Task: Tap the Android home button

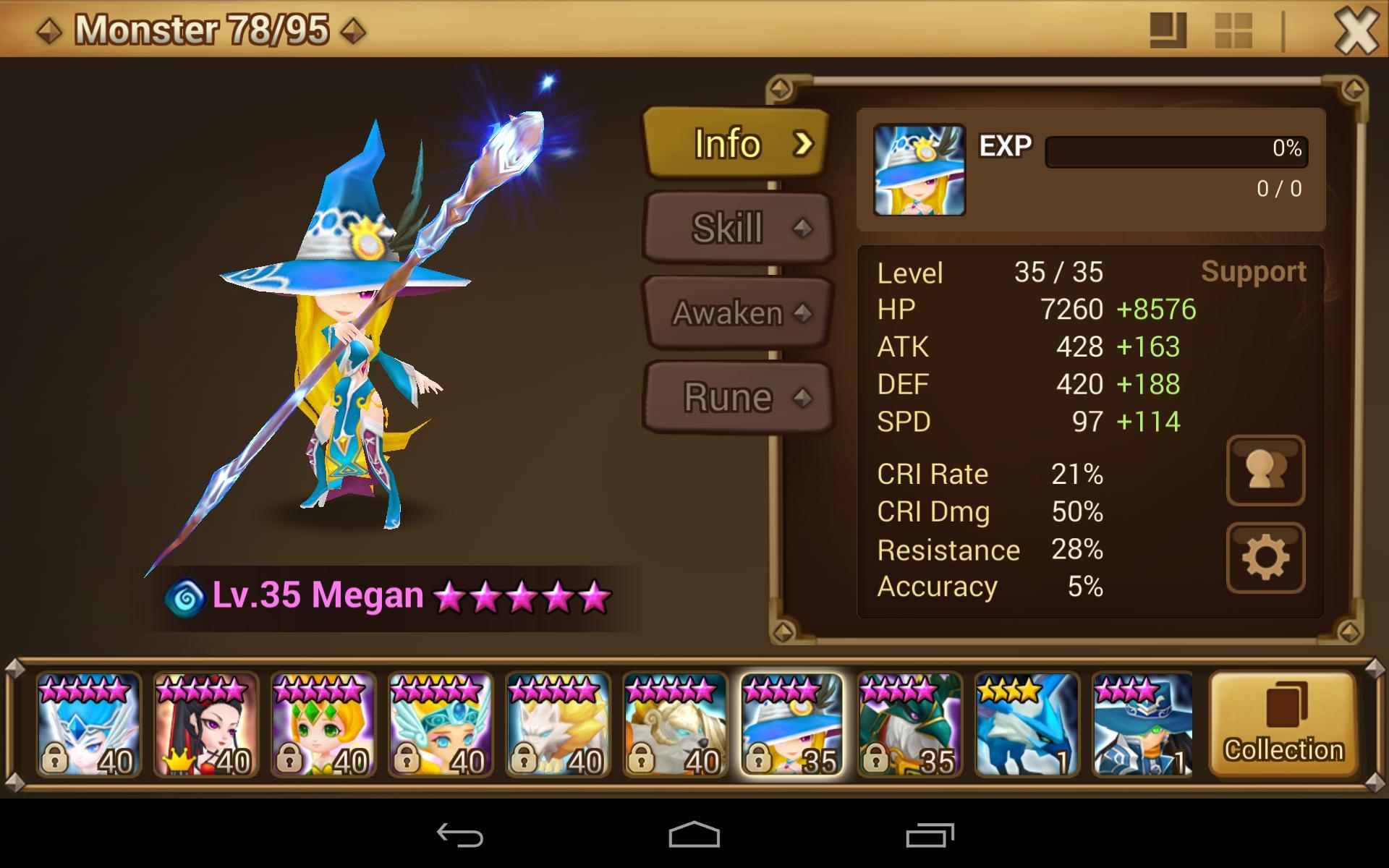Action: 694,835
